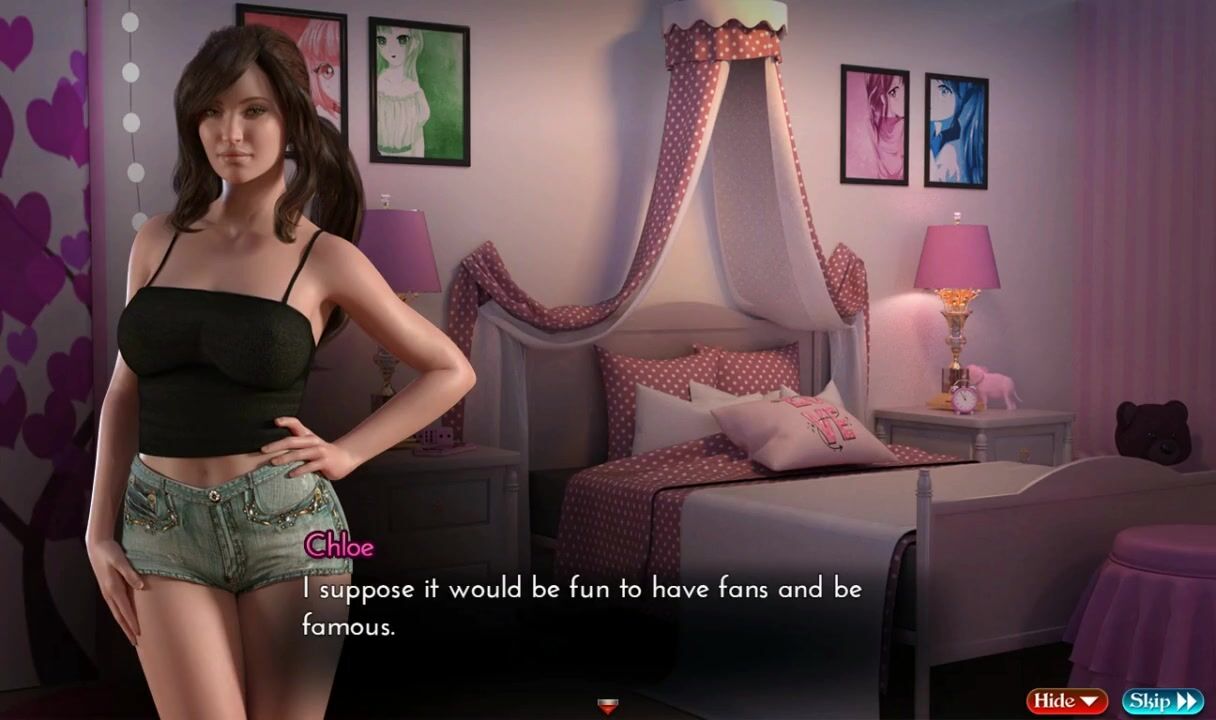
Task: Skip the dialogue using the Skip button
Action: tap(1162, 701)
